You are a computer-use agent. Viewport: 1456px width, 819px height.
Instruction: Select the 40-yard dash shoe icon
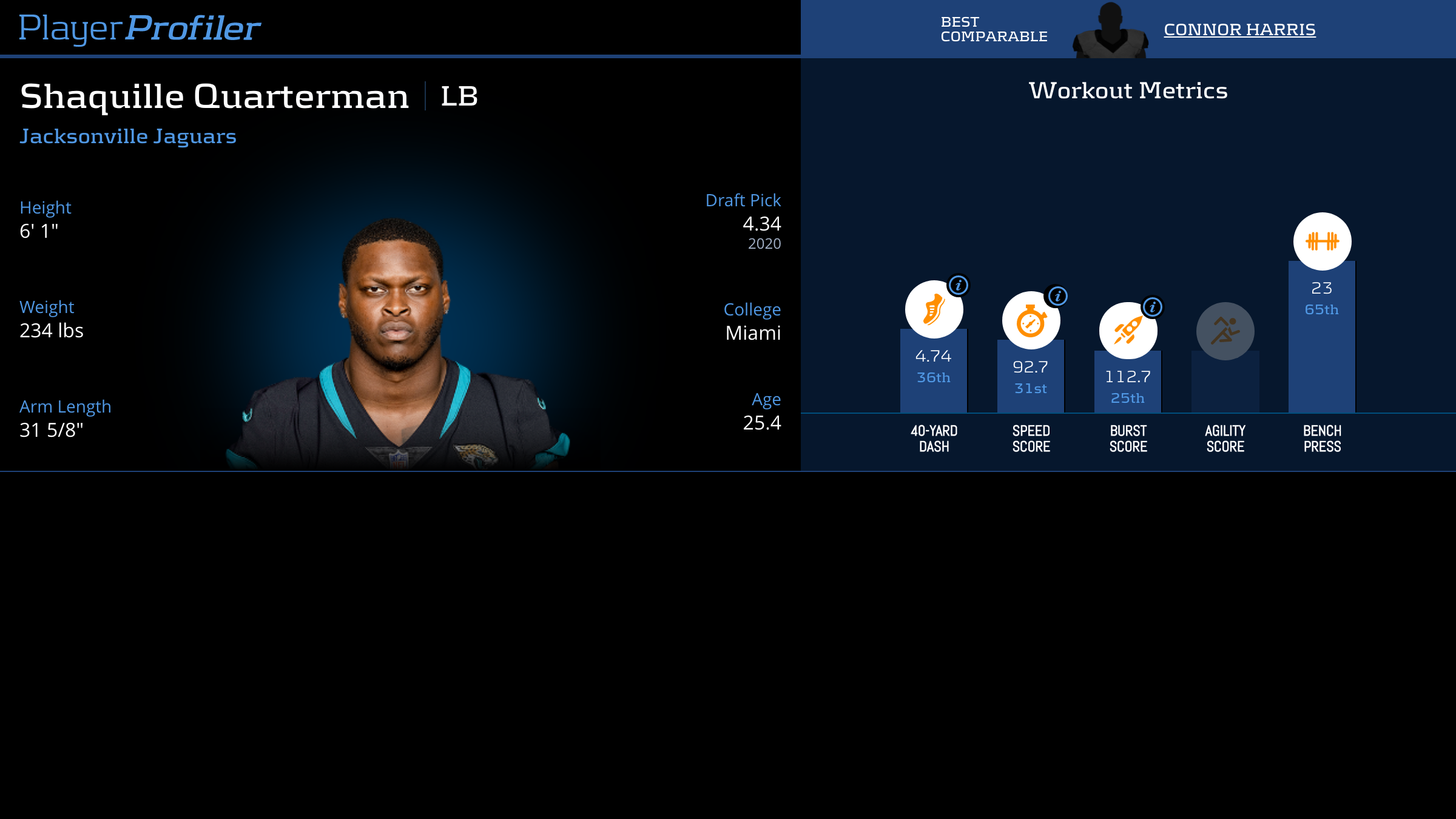(x=933, y=310)
